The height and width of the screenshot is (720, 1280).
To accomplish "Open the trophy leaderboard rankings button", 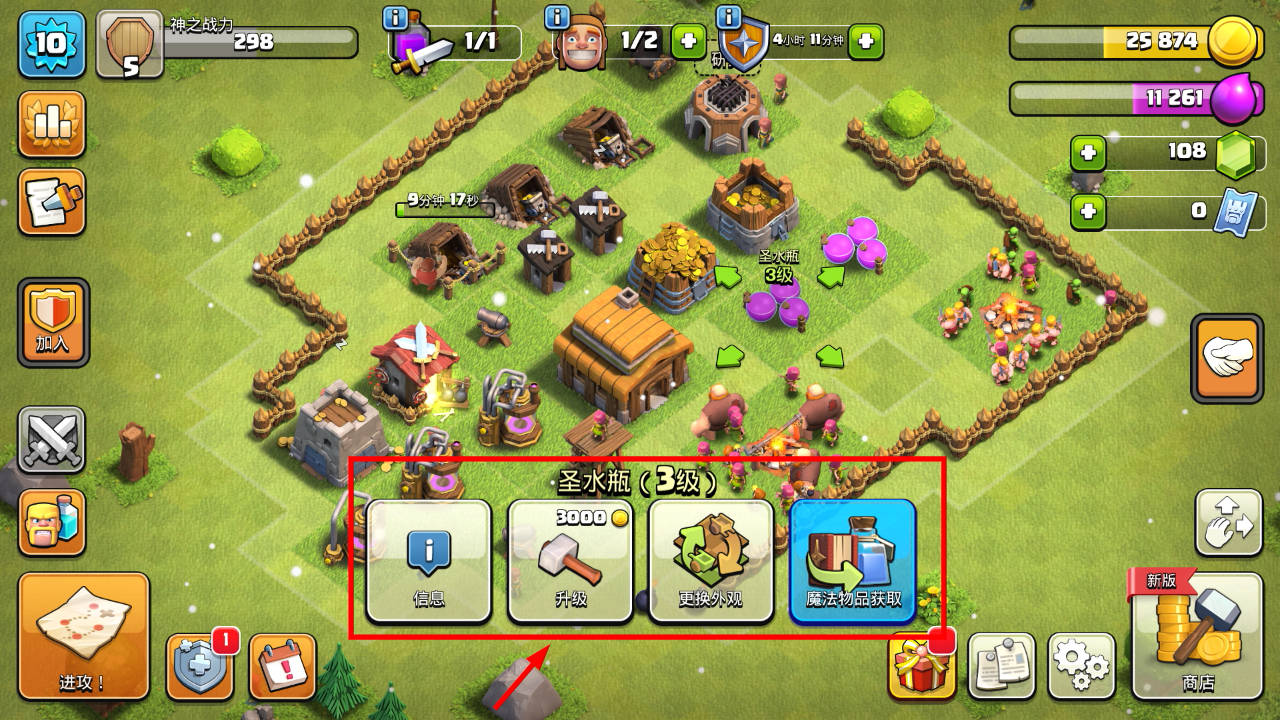I will pos(51,124).
